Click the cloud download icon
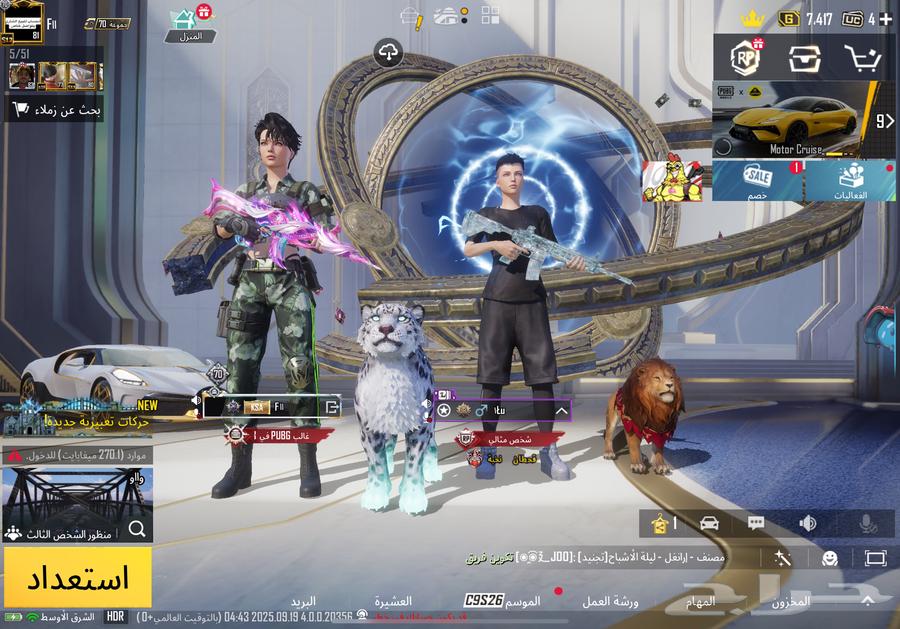Image resolution: width=900 pixels, height=629 pixels. pyautogui.click(x=388, y=52)
